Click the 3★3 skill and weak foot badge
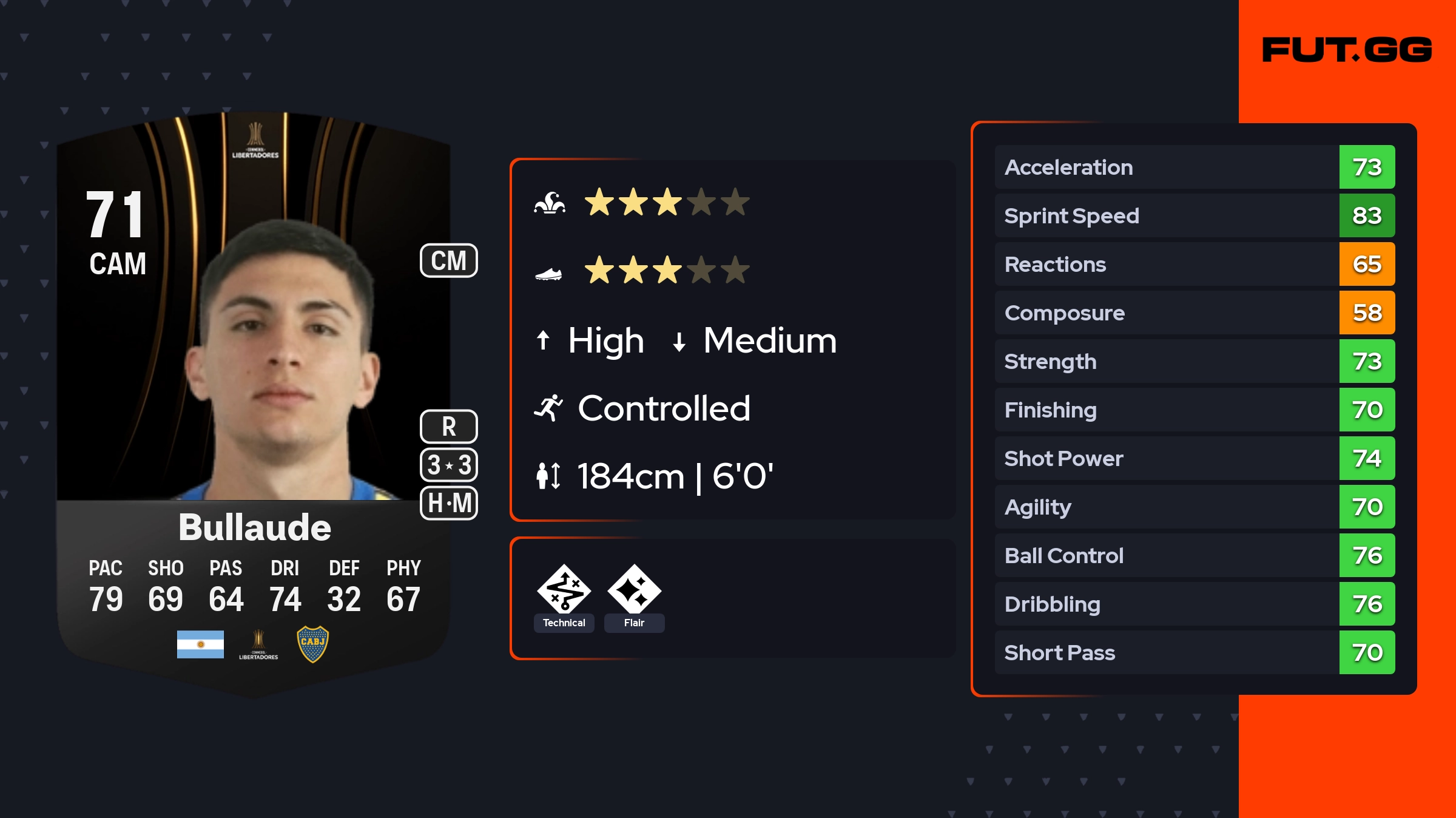This screenshot has width=1456, height=818. [x=449, y=465]
